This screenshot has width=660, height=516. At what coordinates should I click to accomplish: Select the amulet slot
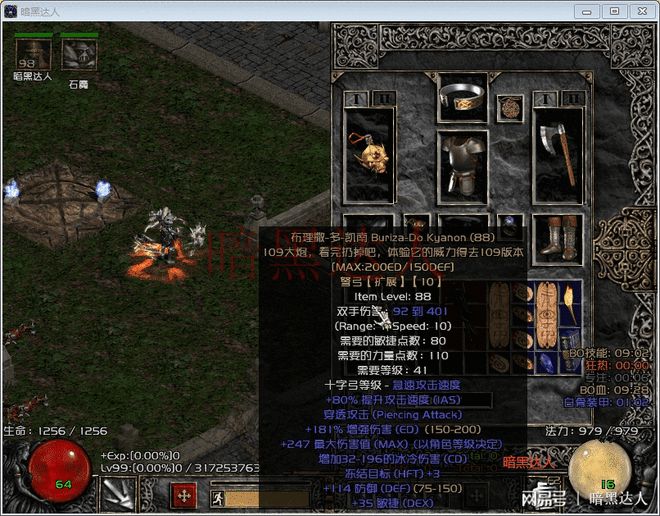[510, 107]
